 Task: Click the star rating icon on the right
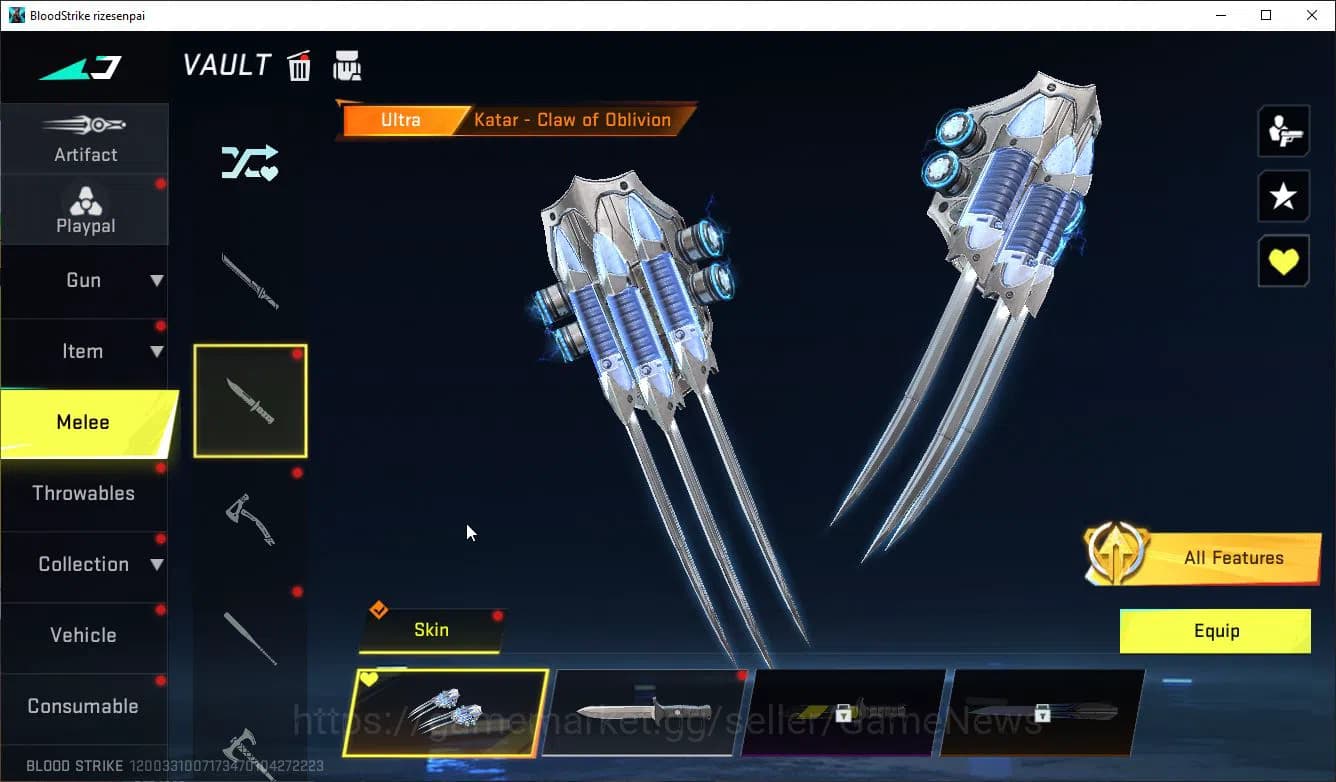click(1284, 196)
